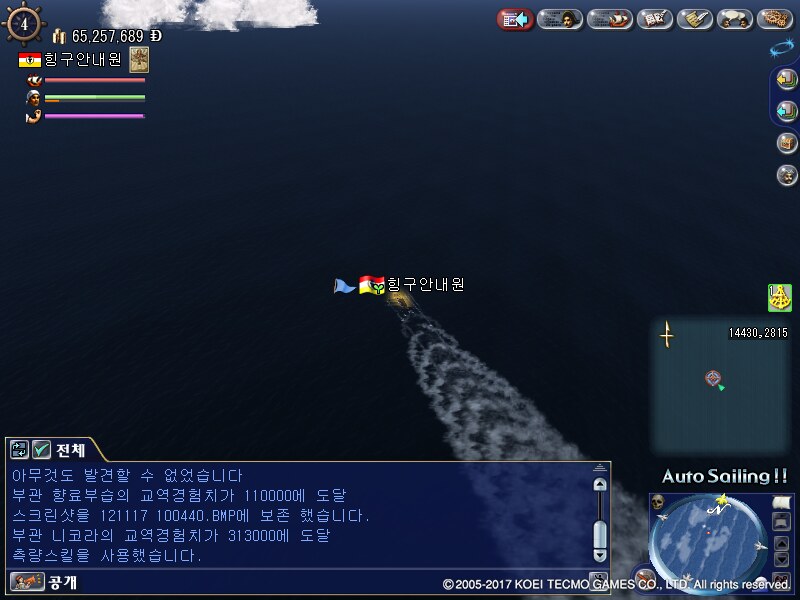
Task: Click the cyan arrow panel button
Action: [x=786, y=111]
